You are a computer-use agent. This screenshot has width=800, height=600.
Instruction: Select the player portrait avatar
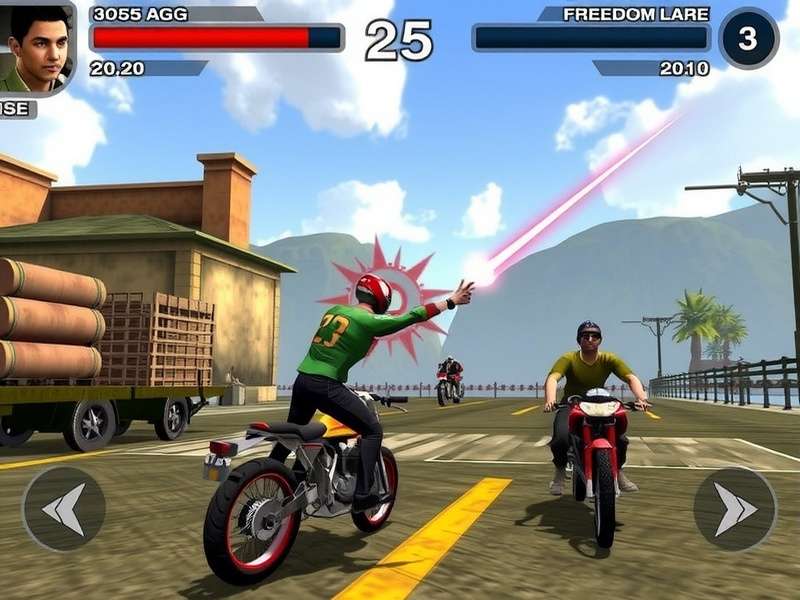click(36, 47)
